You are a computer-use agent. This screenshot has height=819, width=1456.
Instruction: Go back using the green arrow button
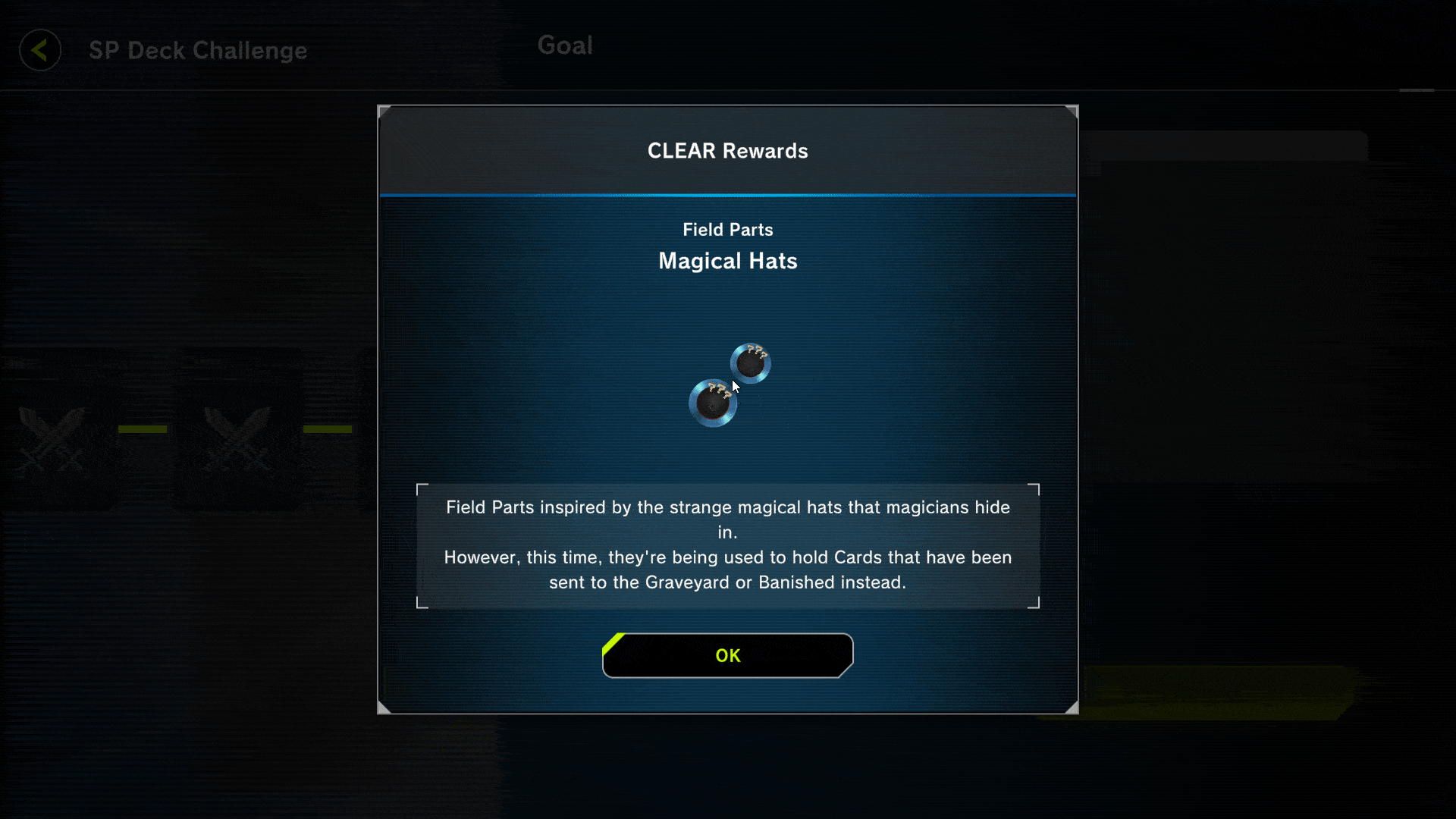(40, 50)
